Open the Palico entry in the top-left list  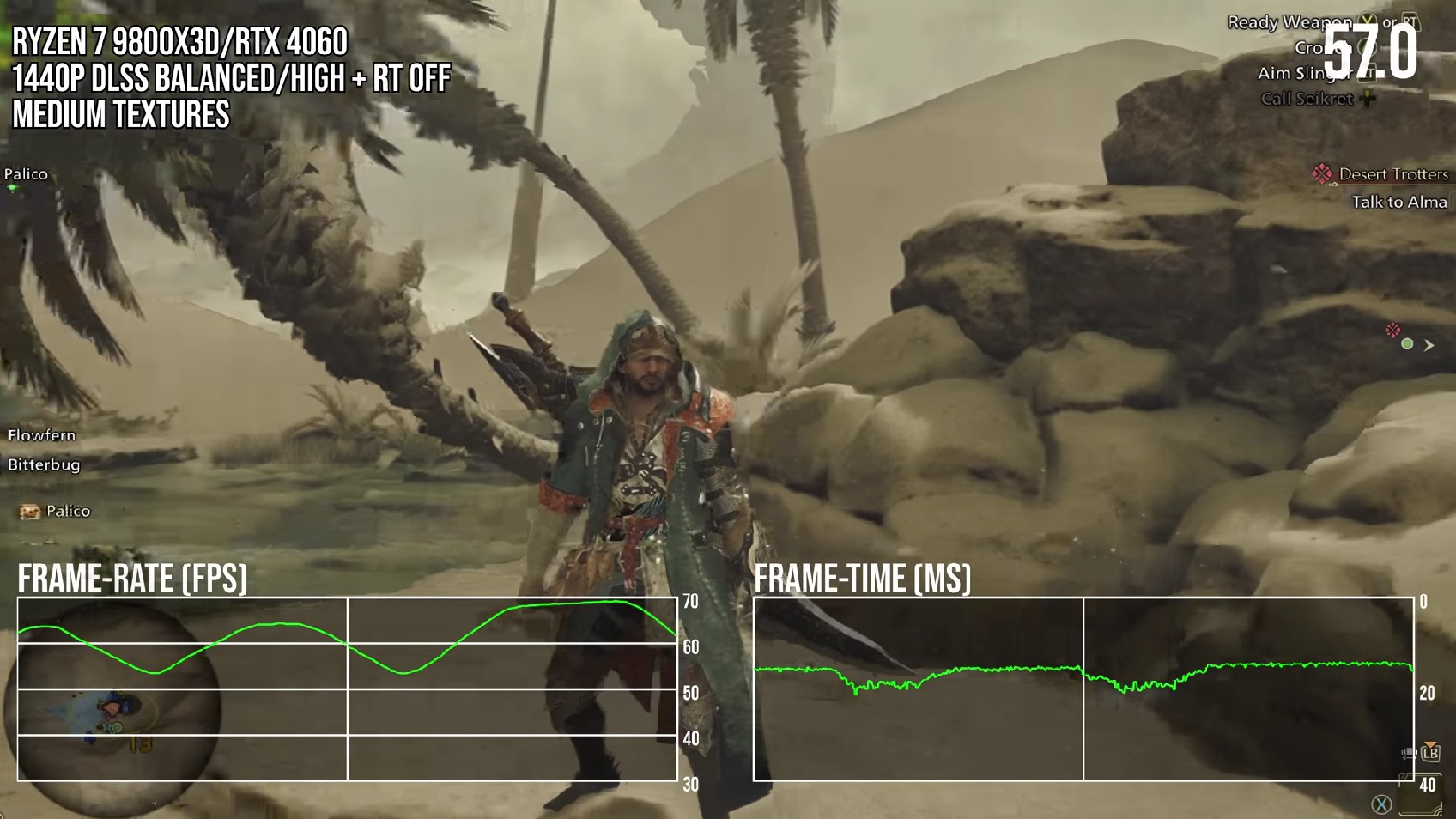(26, 174)
